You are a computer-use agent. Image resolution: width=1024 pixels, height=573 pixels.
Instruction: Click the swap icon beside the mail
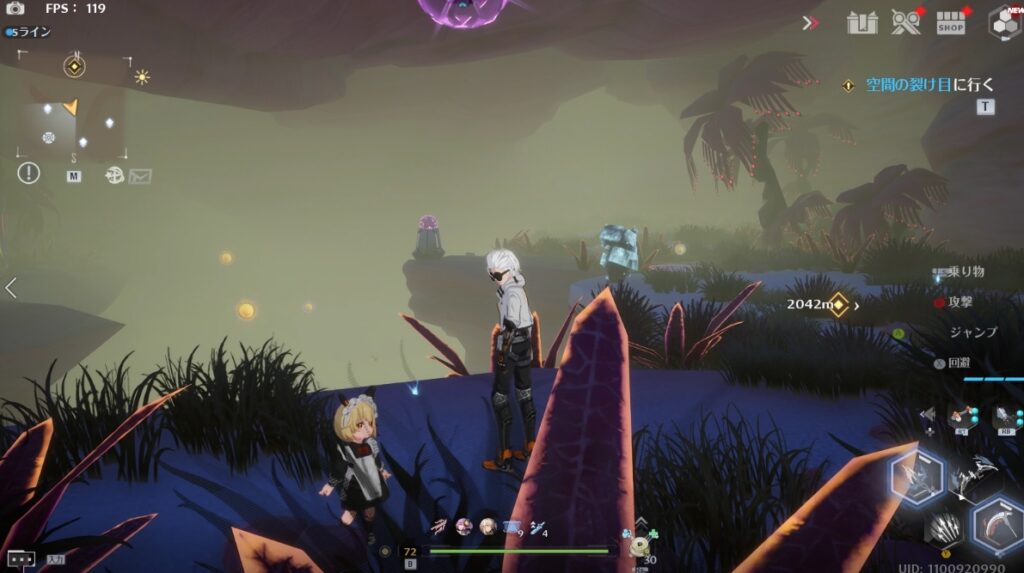[114, 176]
